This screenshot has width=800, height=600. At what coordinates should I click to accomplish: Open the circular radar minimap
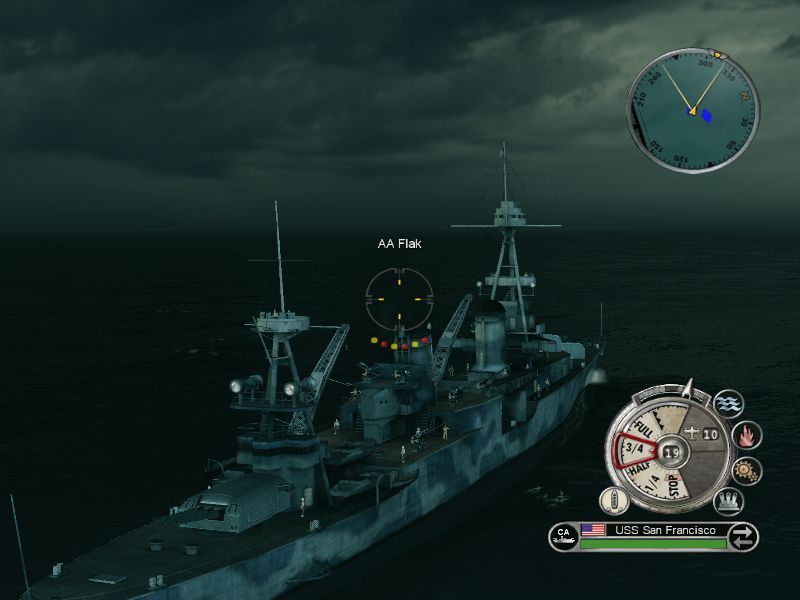point(692,109)
